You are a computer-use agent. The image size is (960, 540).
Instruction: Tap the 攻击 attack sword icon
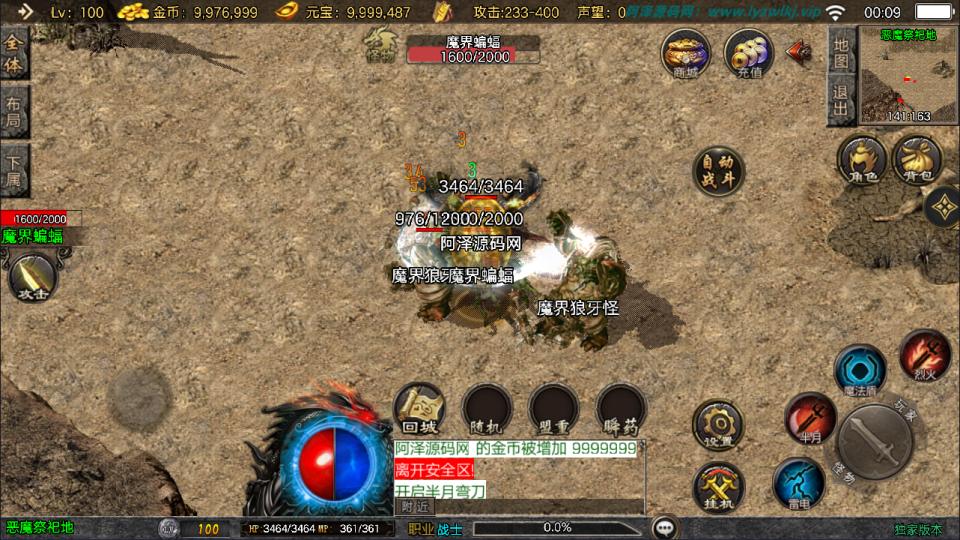pos(32,275)
